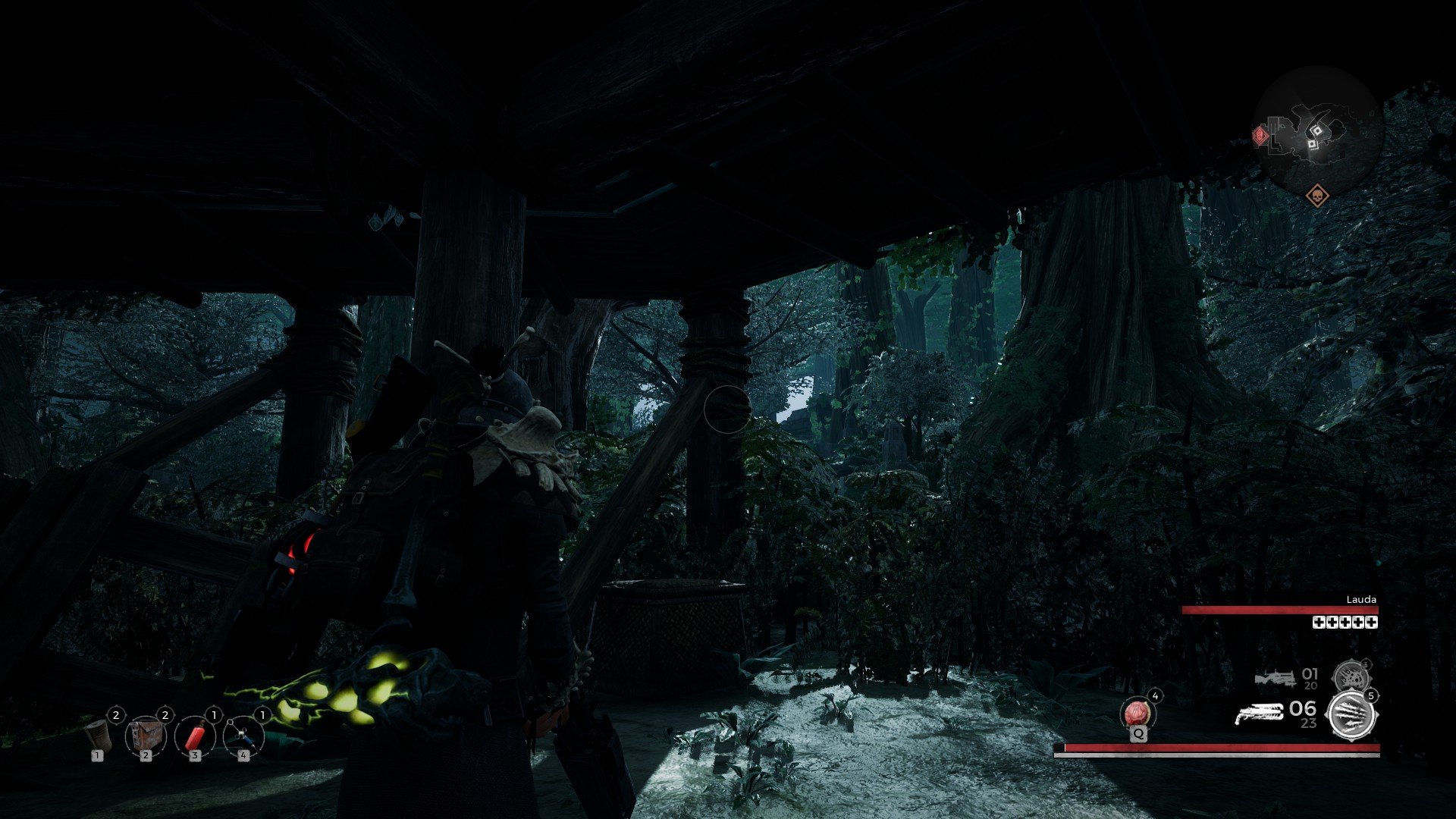Select the Lauda ally name label
The image size is (1456, 819).
click(1362, 600)
